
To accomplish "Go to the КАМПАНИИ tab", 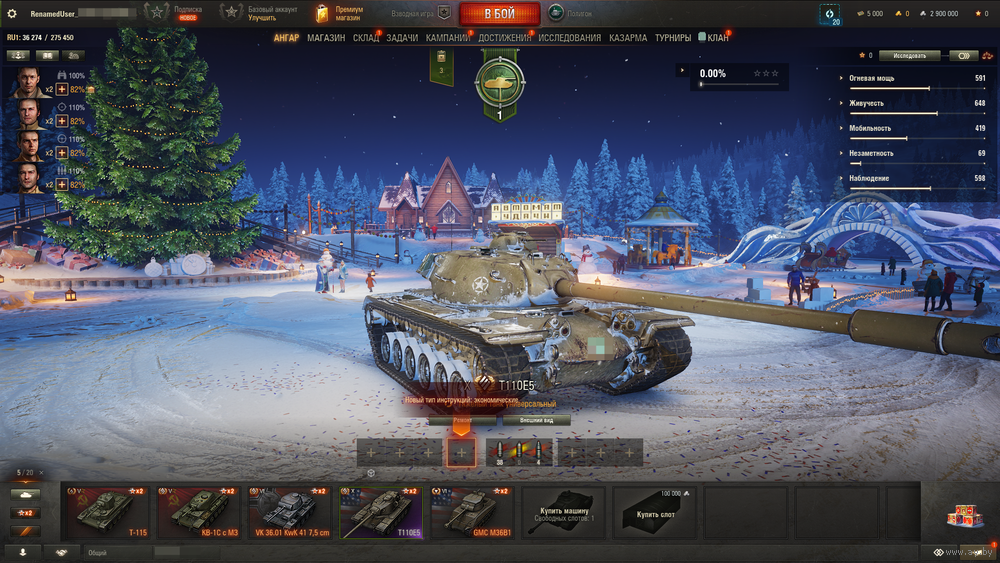I will (448, 38).
